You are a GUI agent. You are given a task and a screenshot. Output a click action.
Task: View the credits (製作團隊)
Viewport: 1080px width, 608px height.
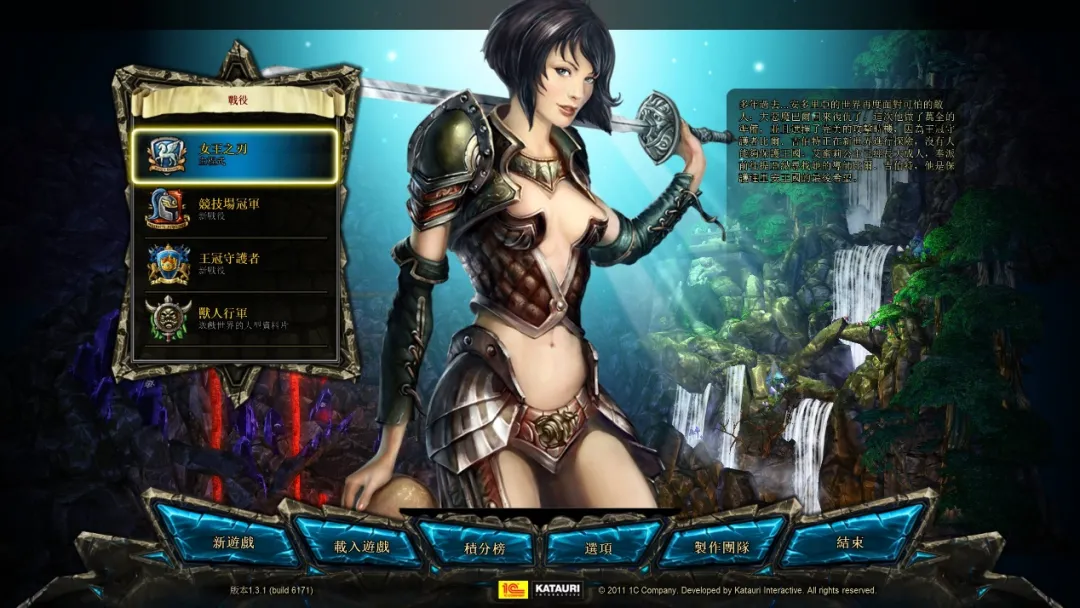point(721,546)
